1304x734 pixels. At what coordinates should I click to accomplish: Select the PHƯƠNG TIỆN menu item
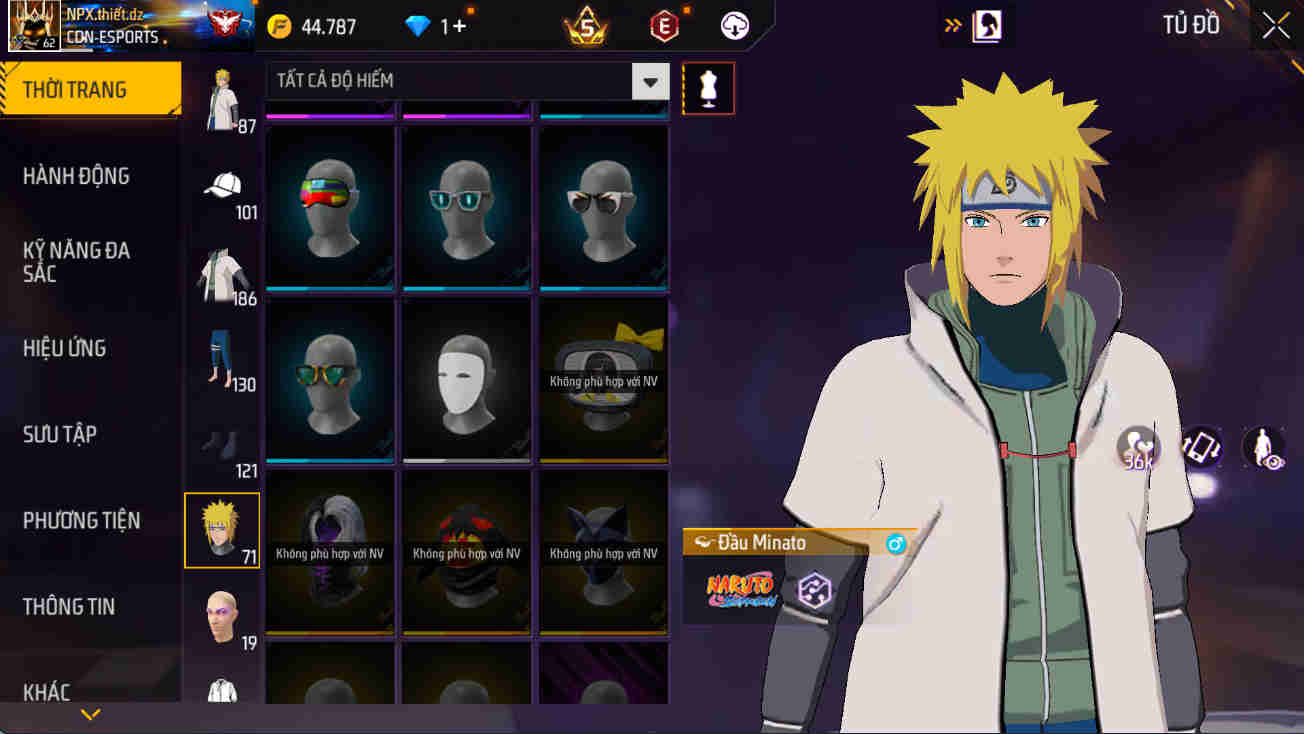[x=79, y=519]
